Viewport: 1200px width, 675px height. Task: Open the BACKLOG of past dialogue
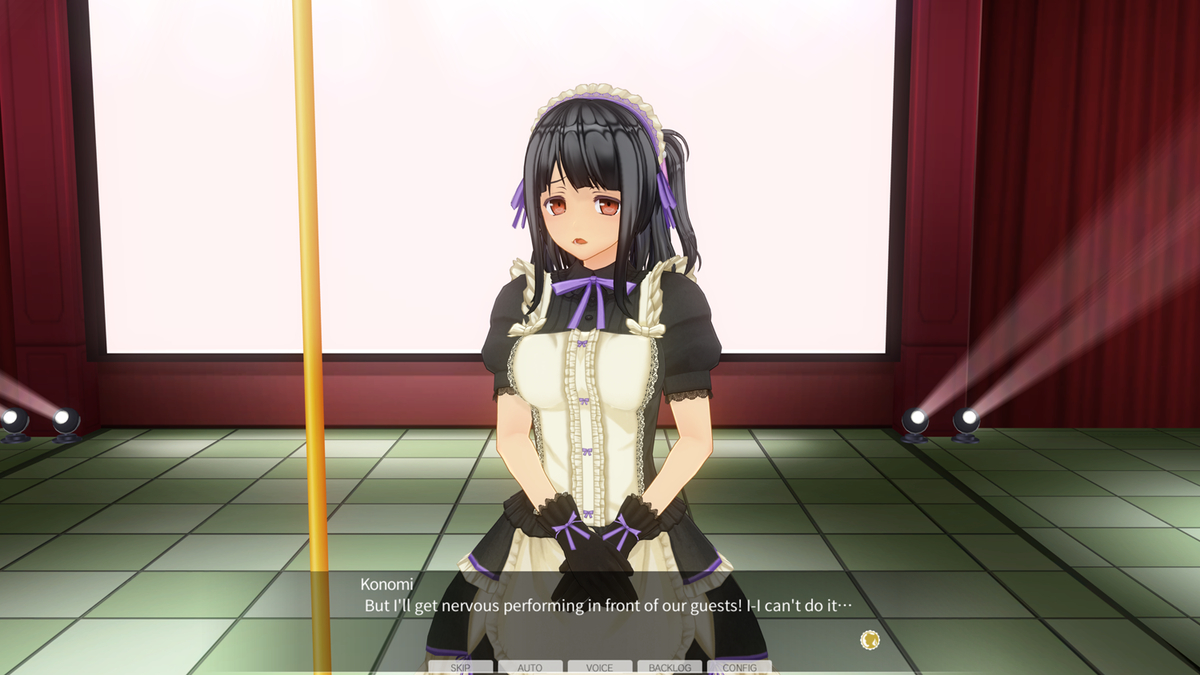669,667
